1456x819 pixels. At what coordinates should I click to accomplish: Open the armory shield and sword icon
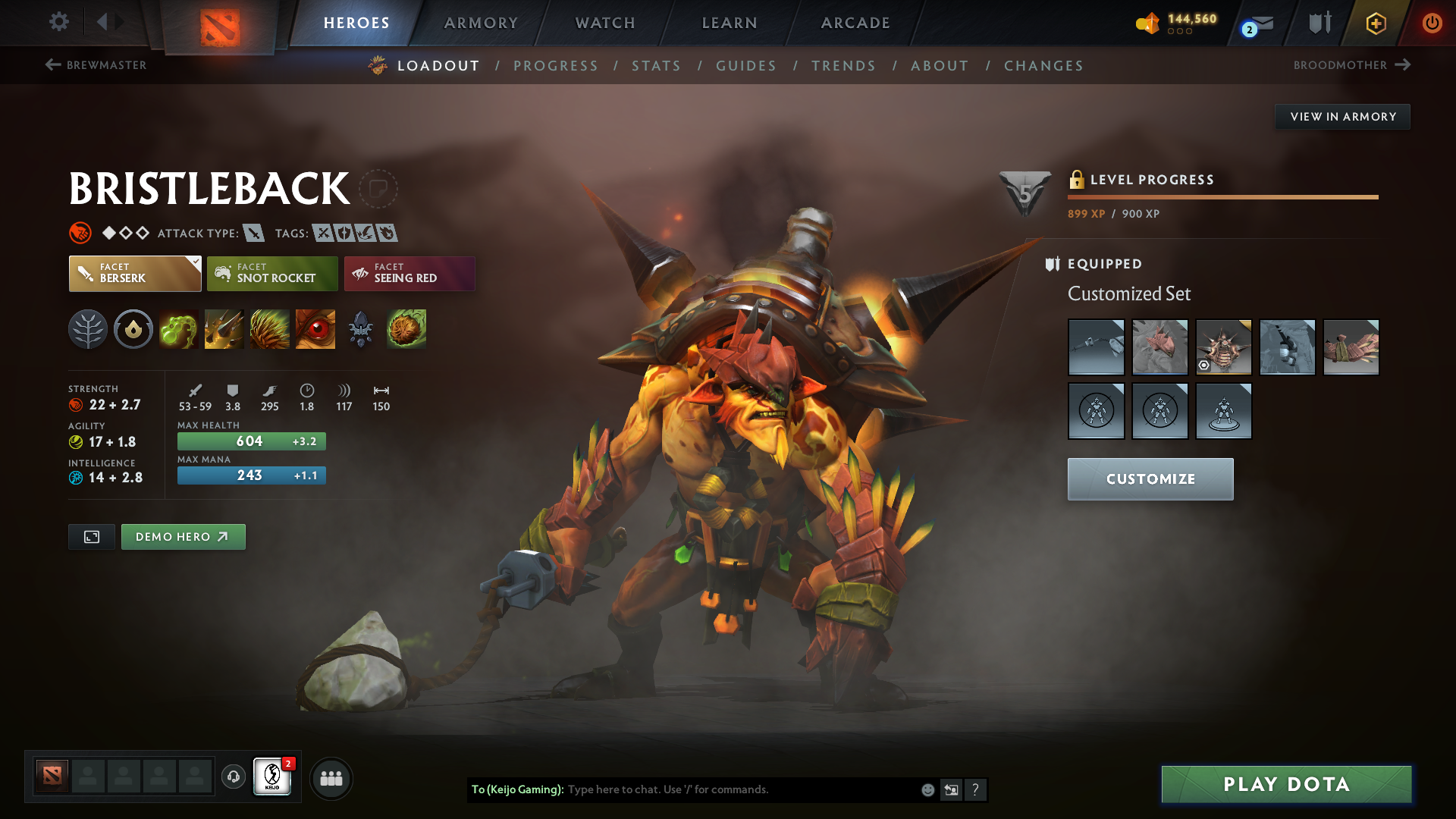pyautogui.click(x=1318, y=23)
